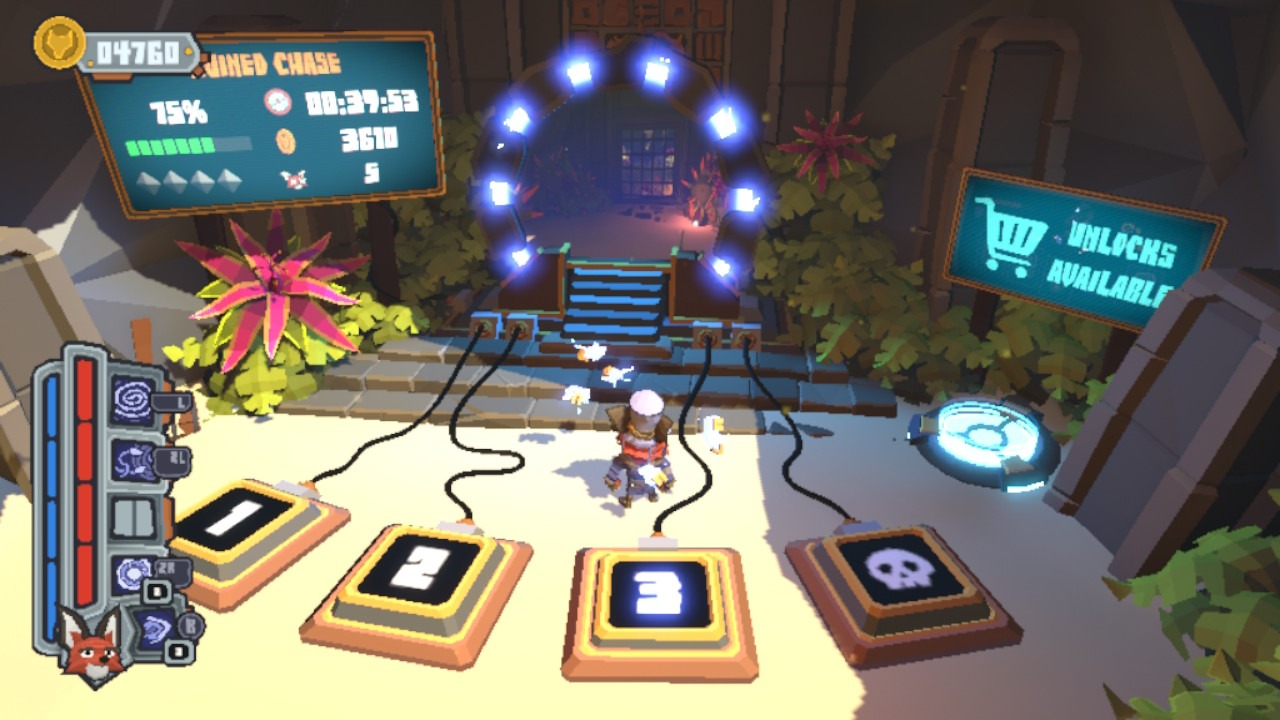Open the Ruined Chase level stats panel

click(x=262, y=122)
